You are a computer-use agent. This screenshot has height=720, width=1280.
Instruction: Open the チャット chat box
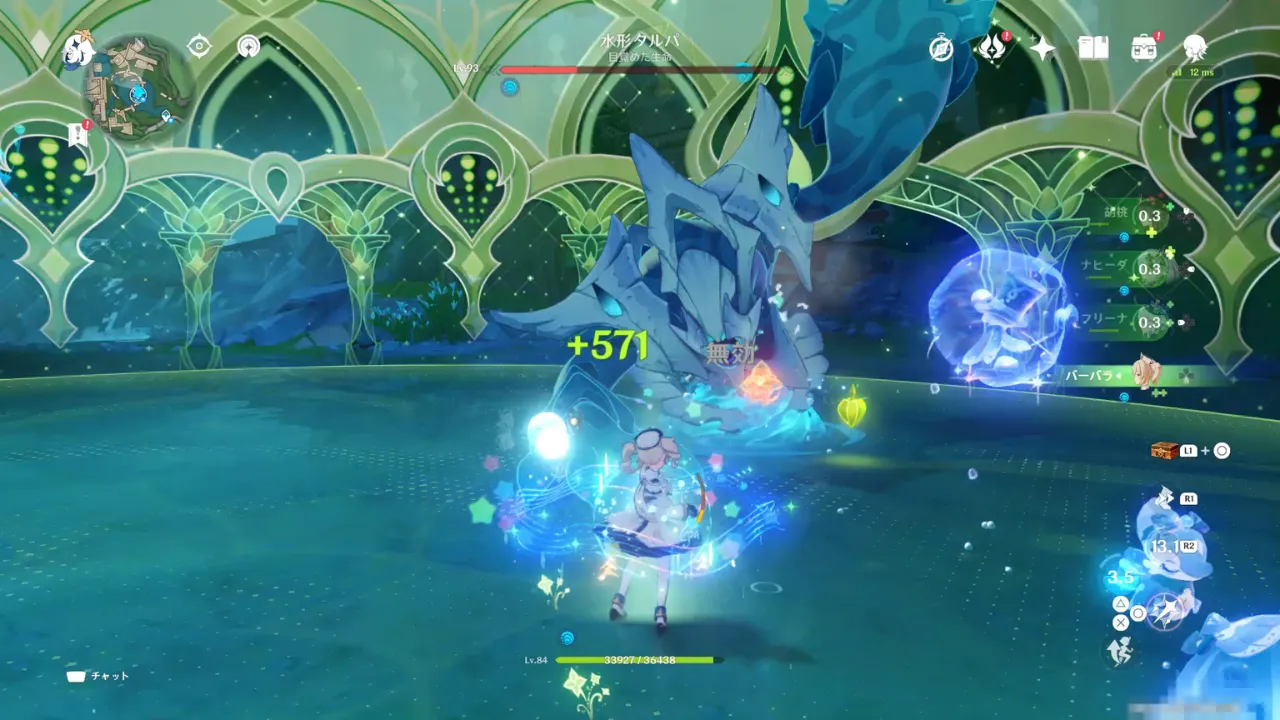pyautogui.click(x=98, y=676)
